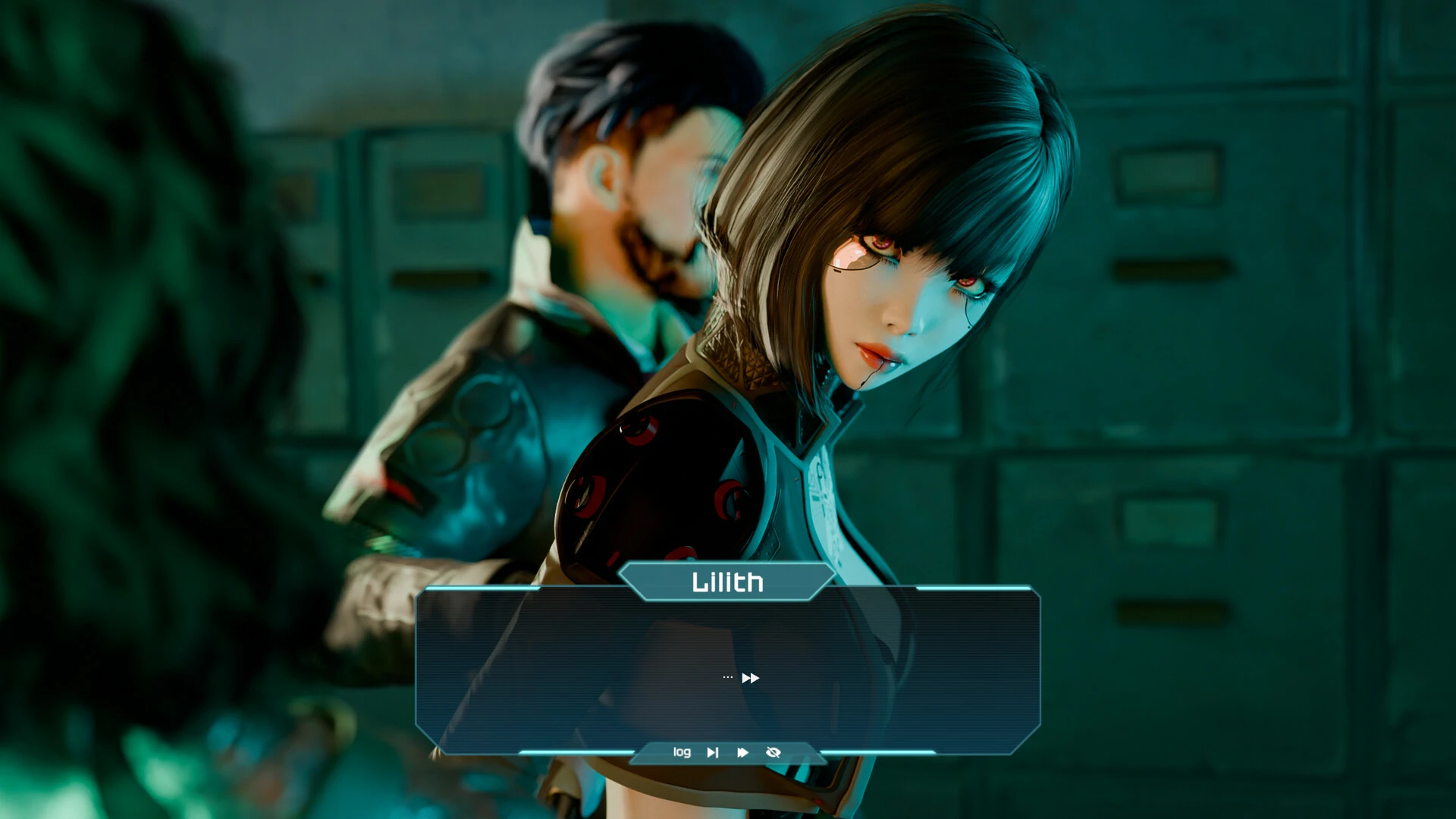Enable skip mode from the control bar
This screenshot has width=1456, height=819.
click(712, 752)
